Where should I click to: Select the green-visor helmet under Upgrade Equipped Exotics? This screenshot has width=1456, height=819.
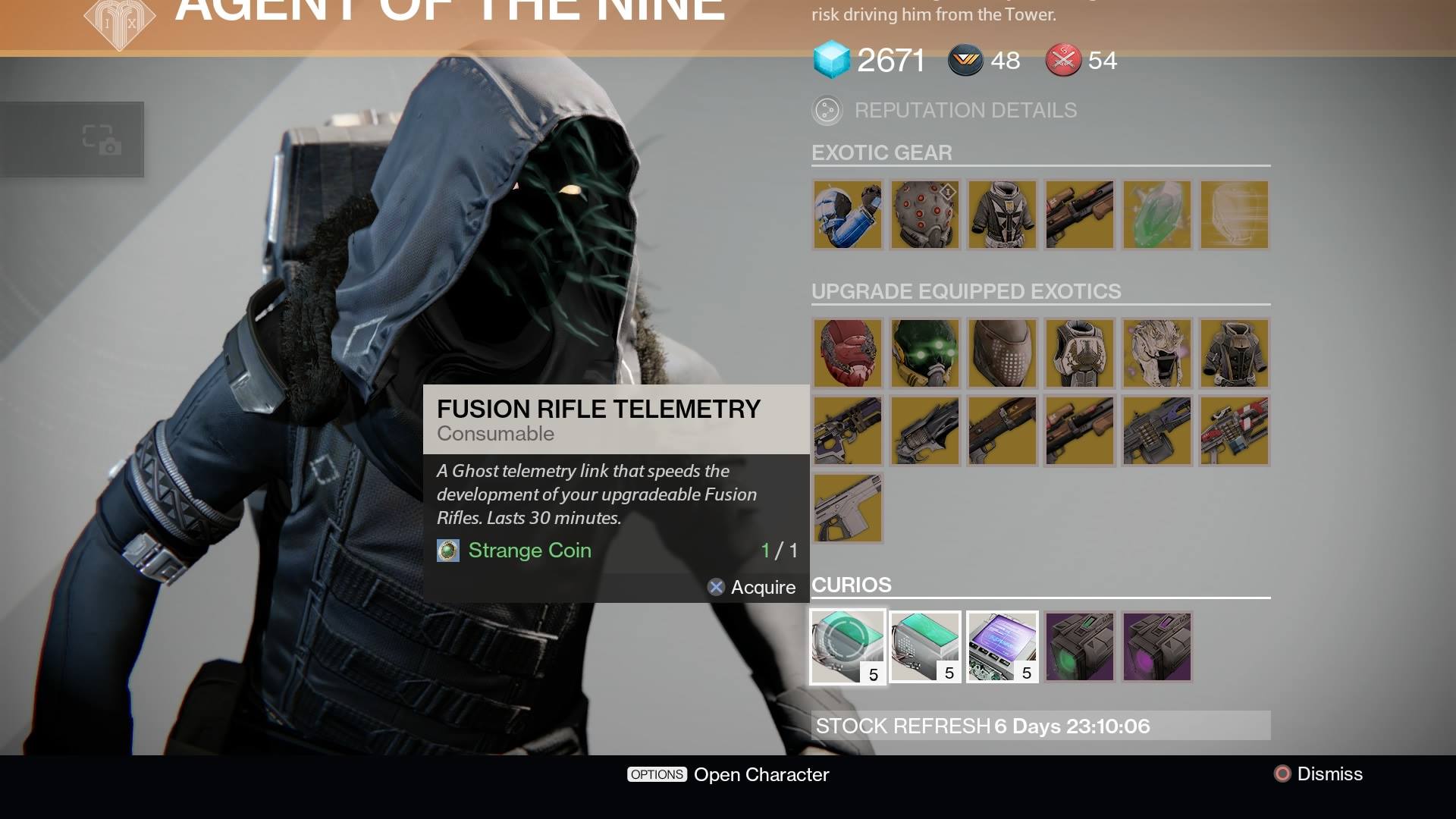[924, 353]
